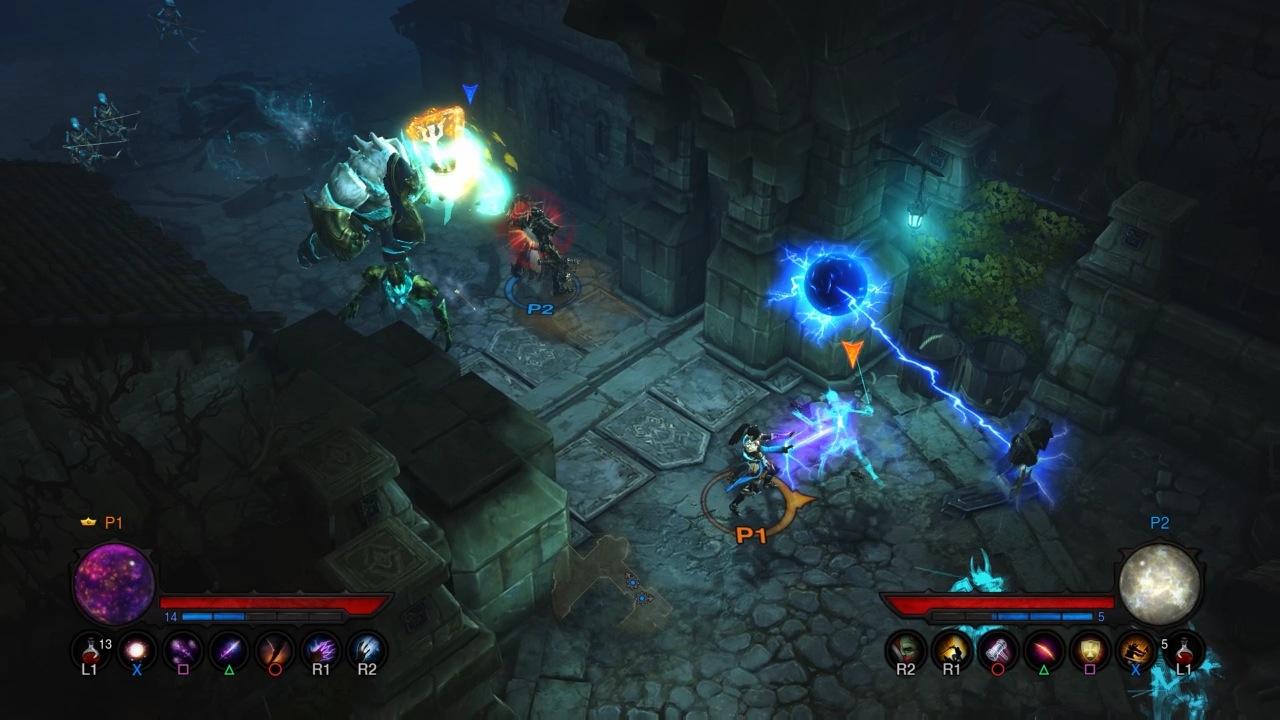Viewport: 1280px width, 720px height.
Task: Cast P2's silver hammer skill
Action: point(998,650)
